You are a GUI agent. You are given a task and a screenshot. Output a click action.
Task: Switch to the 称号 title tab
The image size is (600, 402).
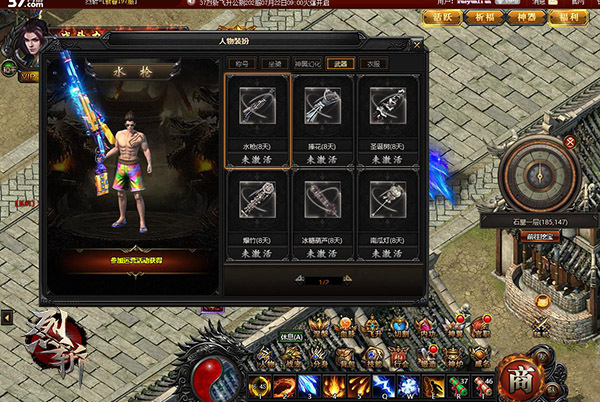[x=240, y=63]
